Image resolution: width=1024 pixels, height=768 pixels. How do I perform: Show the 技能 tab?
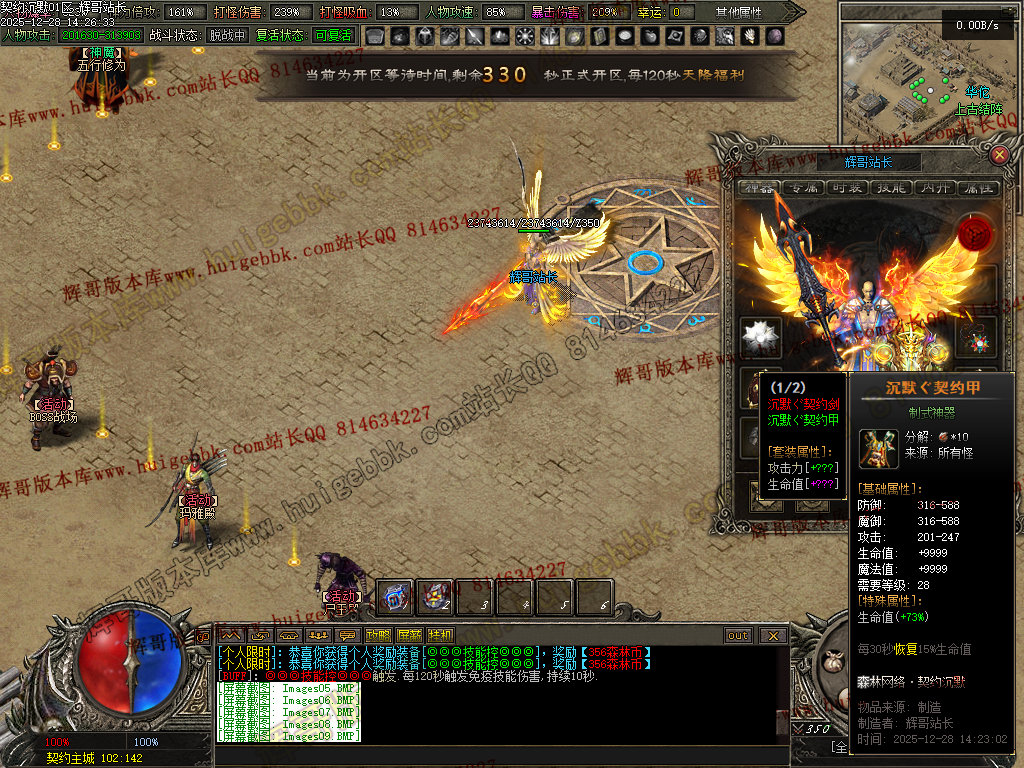pyautogui.click(x=889, y=188)
